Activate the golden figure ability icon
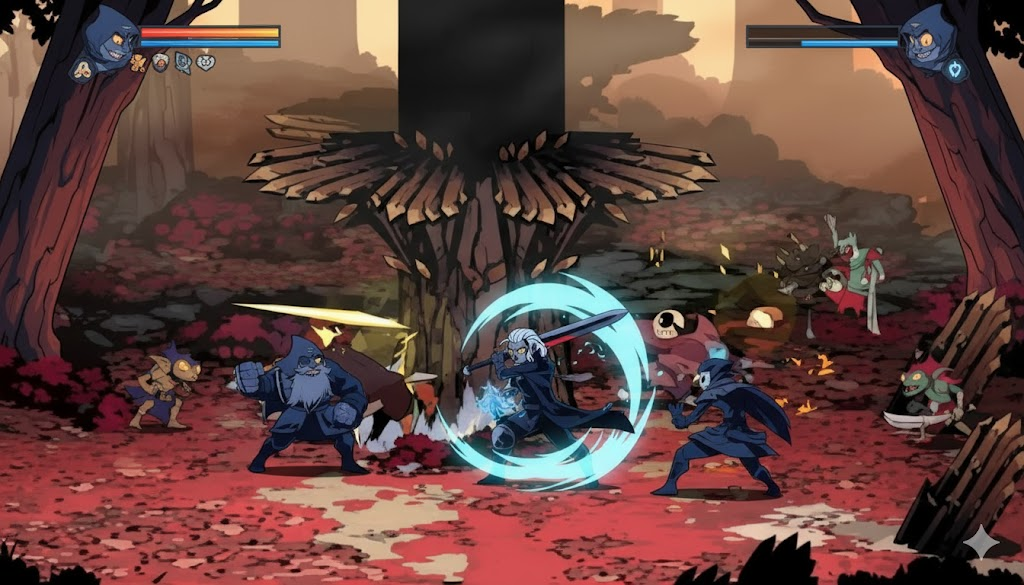1024x585 pixels. point(138,63)
